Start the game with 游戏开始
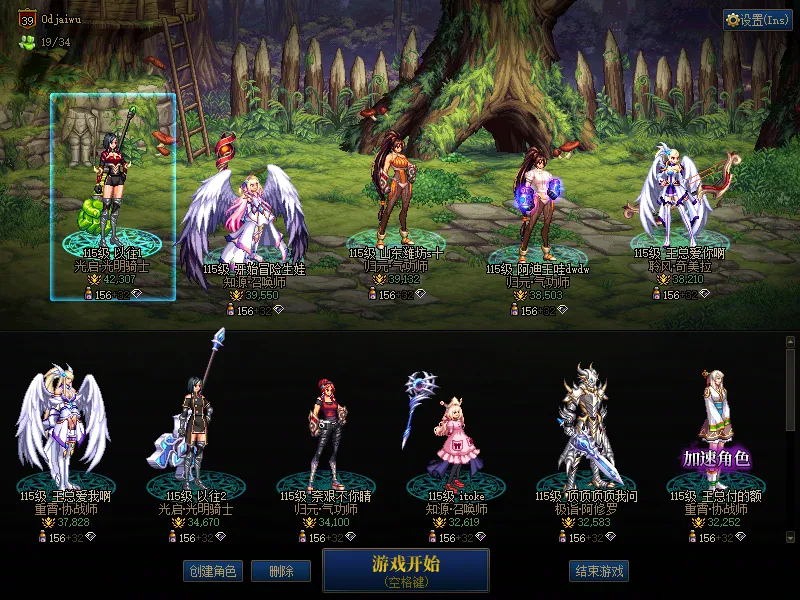Screen dimensions: 800x600 (x=405, y=569)
